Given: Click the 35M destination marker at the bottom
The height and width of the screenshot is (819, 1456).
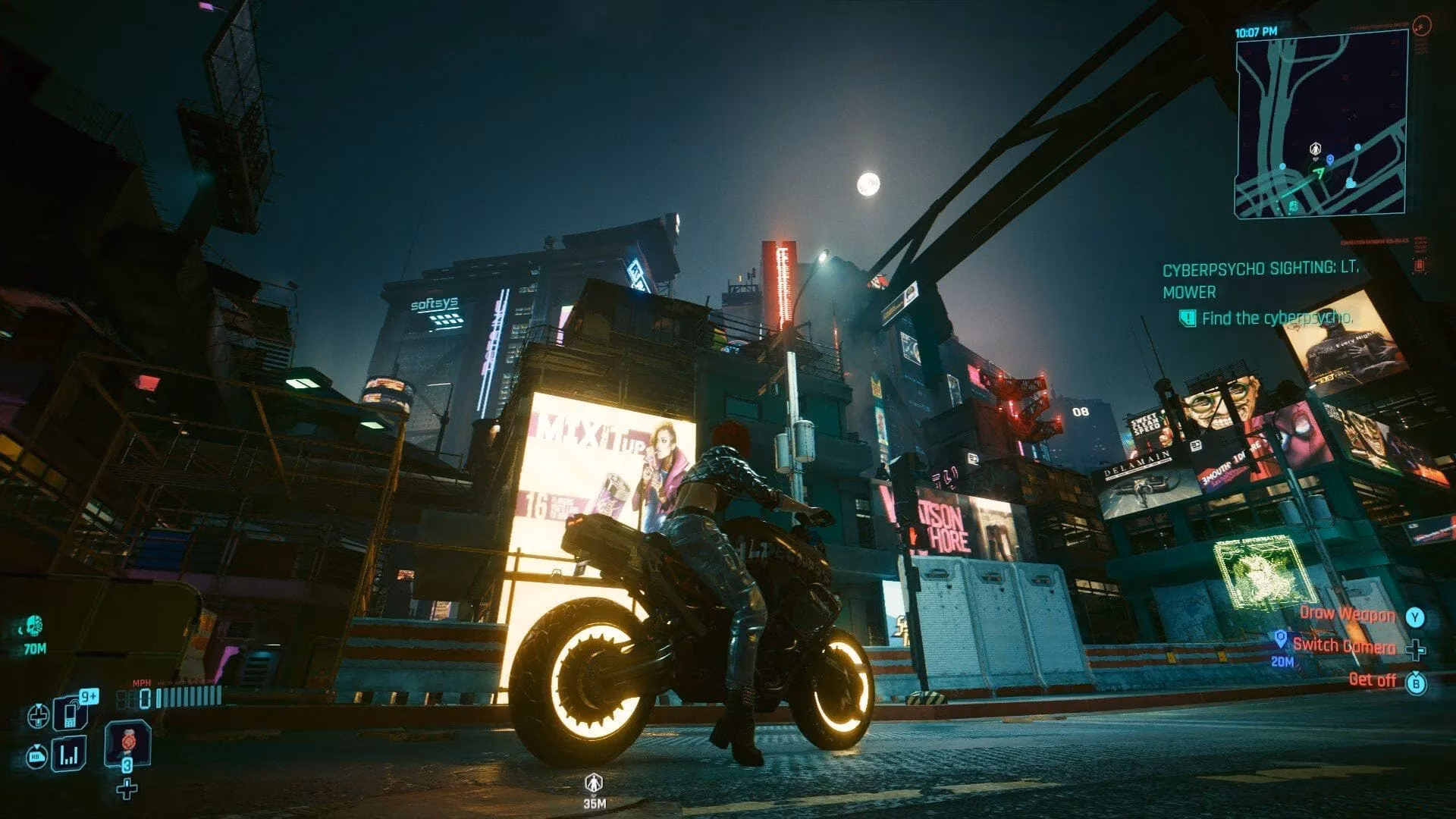Looking at the screenshot, I should 594,785.
